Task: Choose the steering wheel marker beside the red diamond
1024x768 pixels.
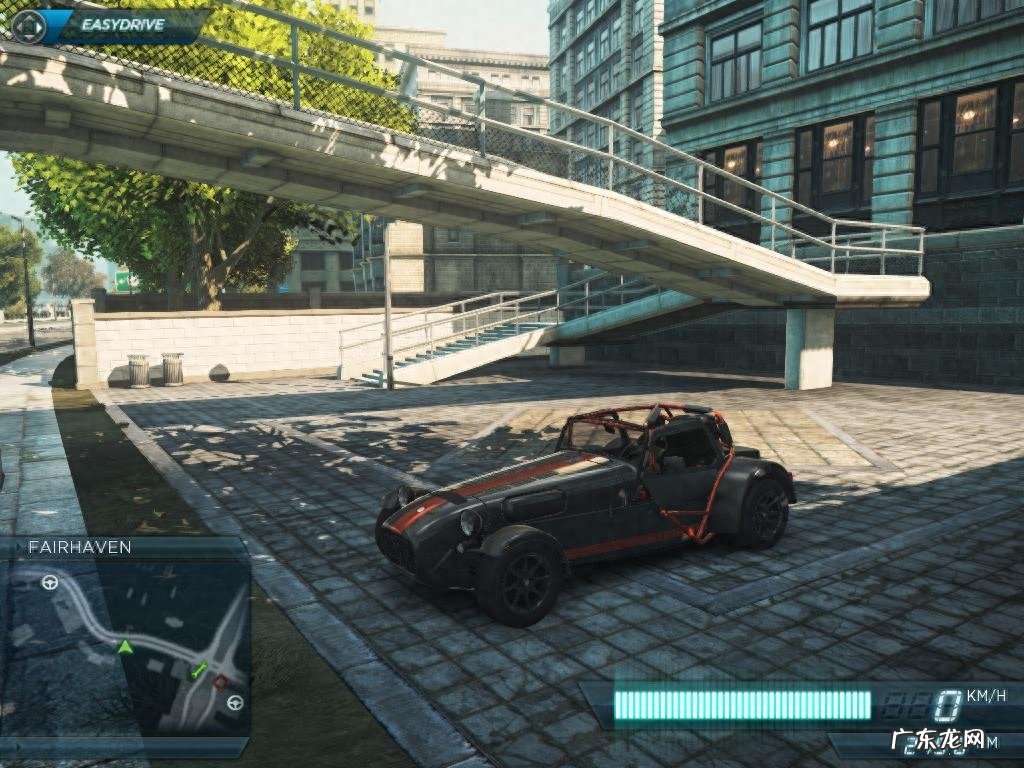Action: coord(235,702)
